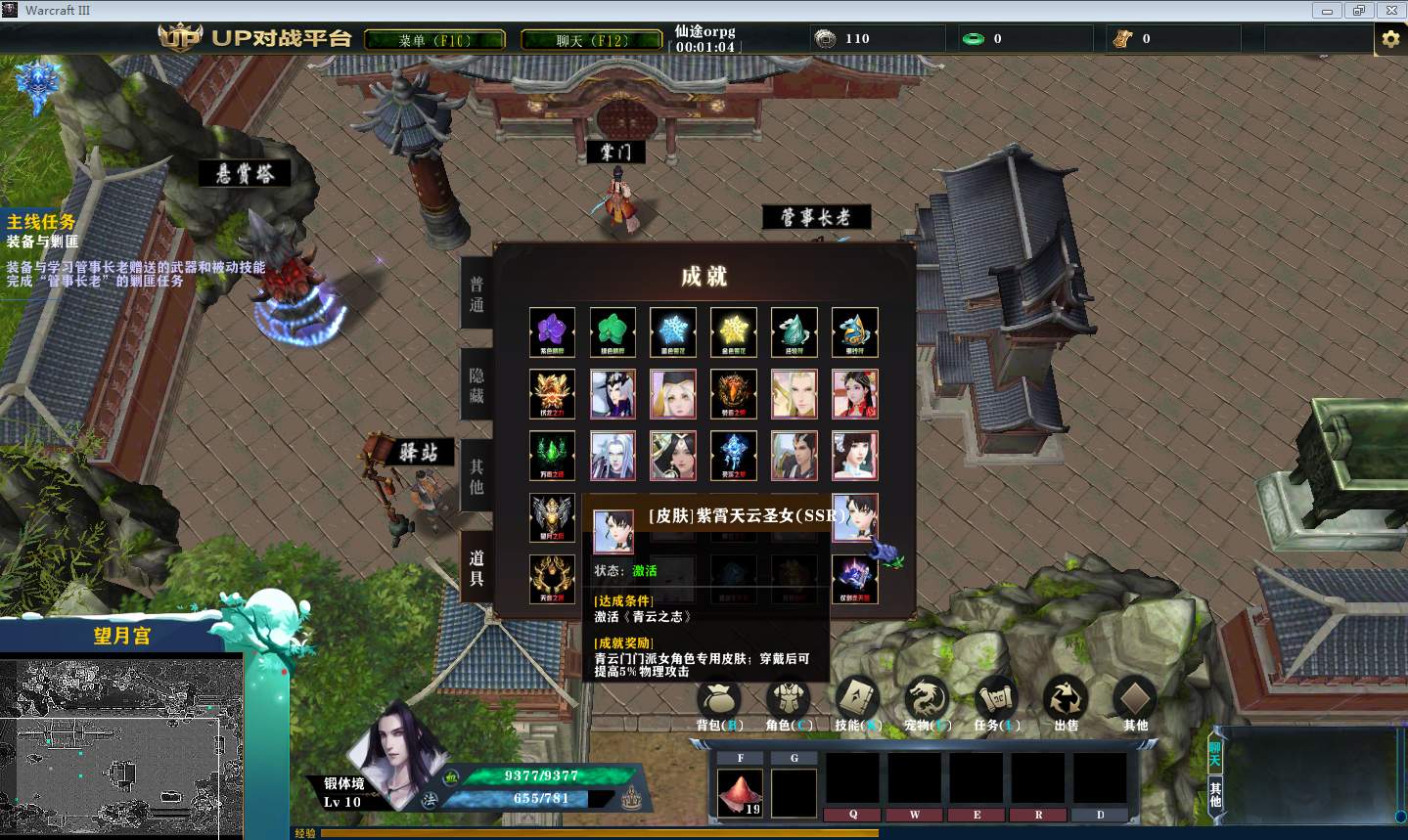
Task: Close the Warcraft III window
Action: (1389, 11)
